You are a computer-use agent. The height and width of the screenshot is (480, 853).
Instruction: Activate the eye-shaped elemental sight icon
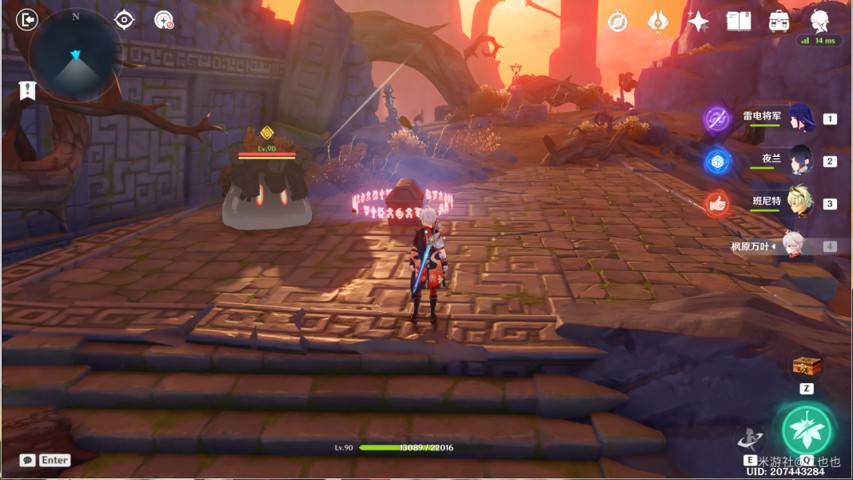[124, 19]
